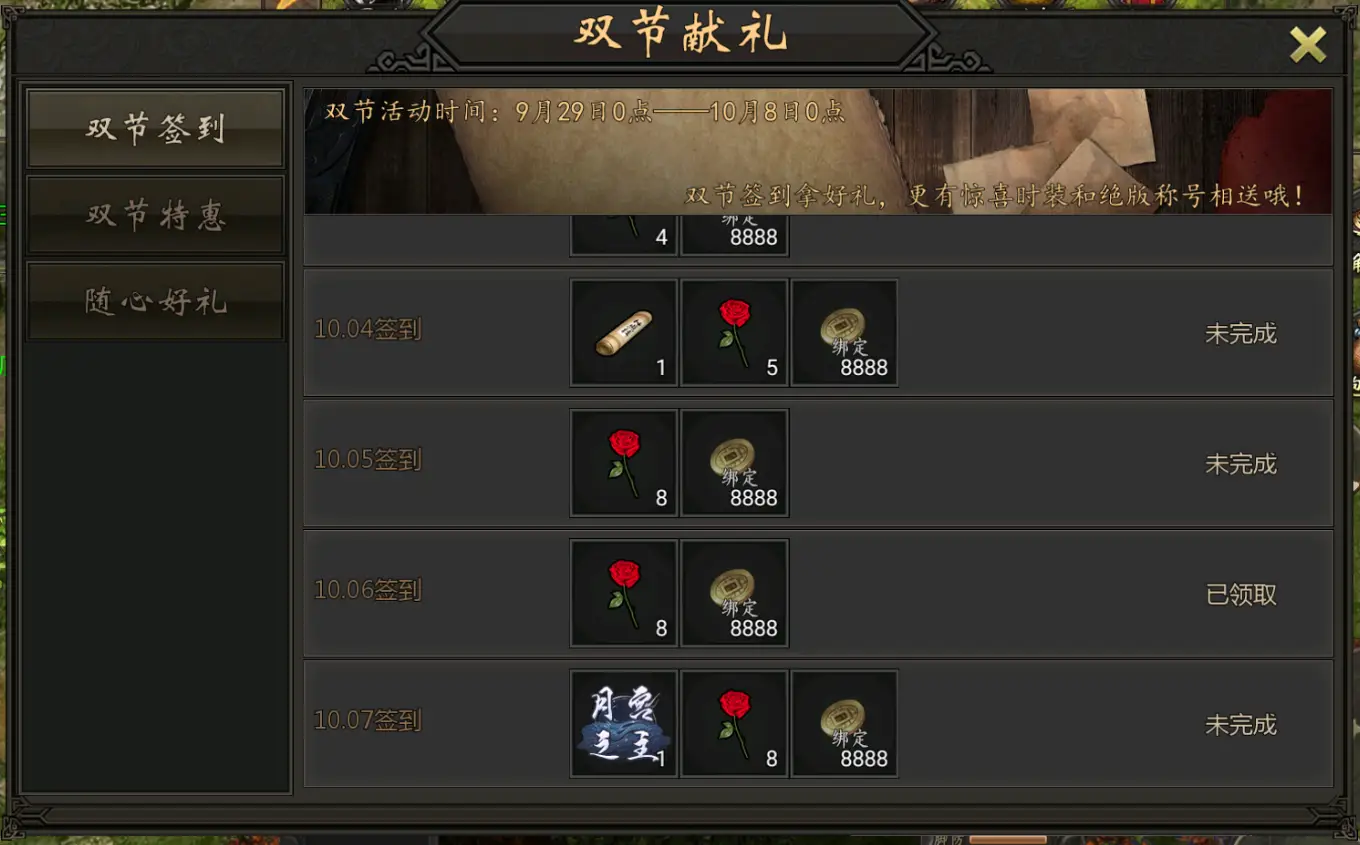Click the rose x8 icon for 10.05签到
The image size is (1360, 845).
623,462
